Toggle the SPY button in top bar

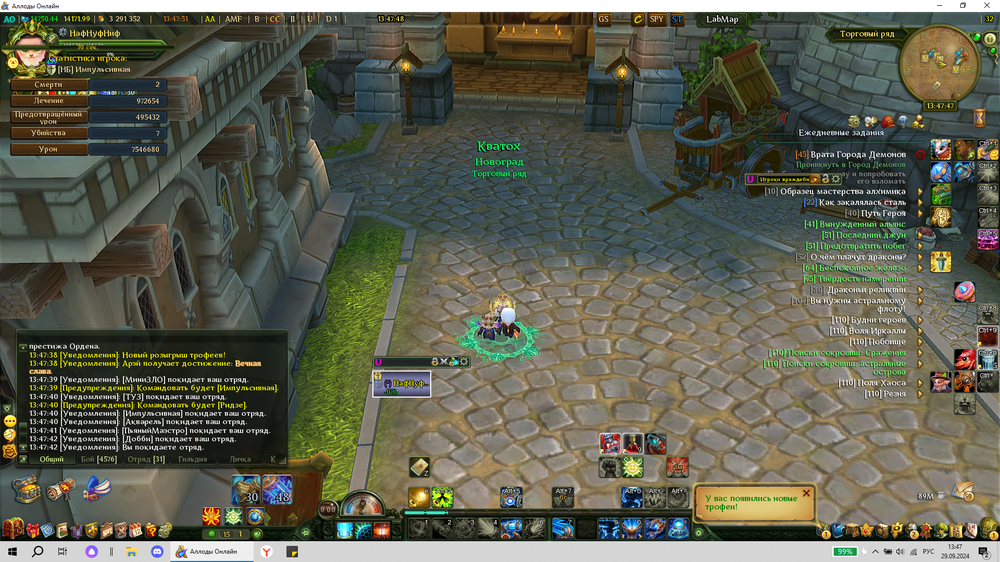656,19
